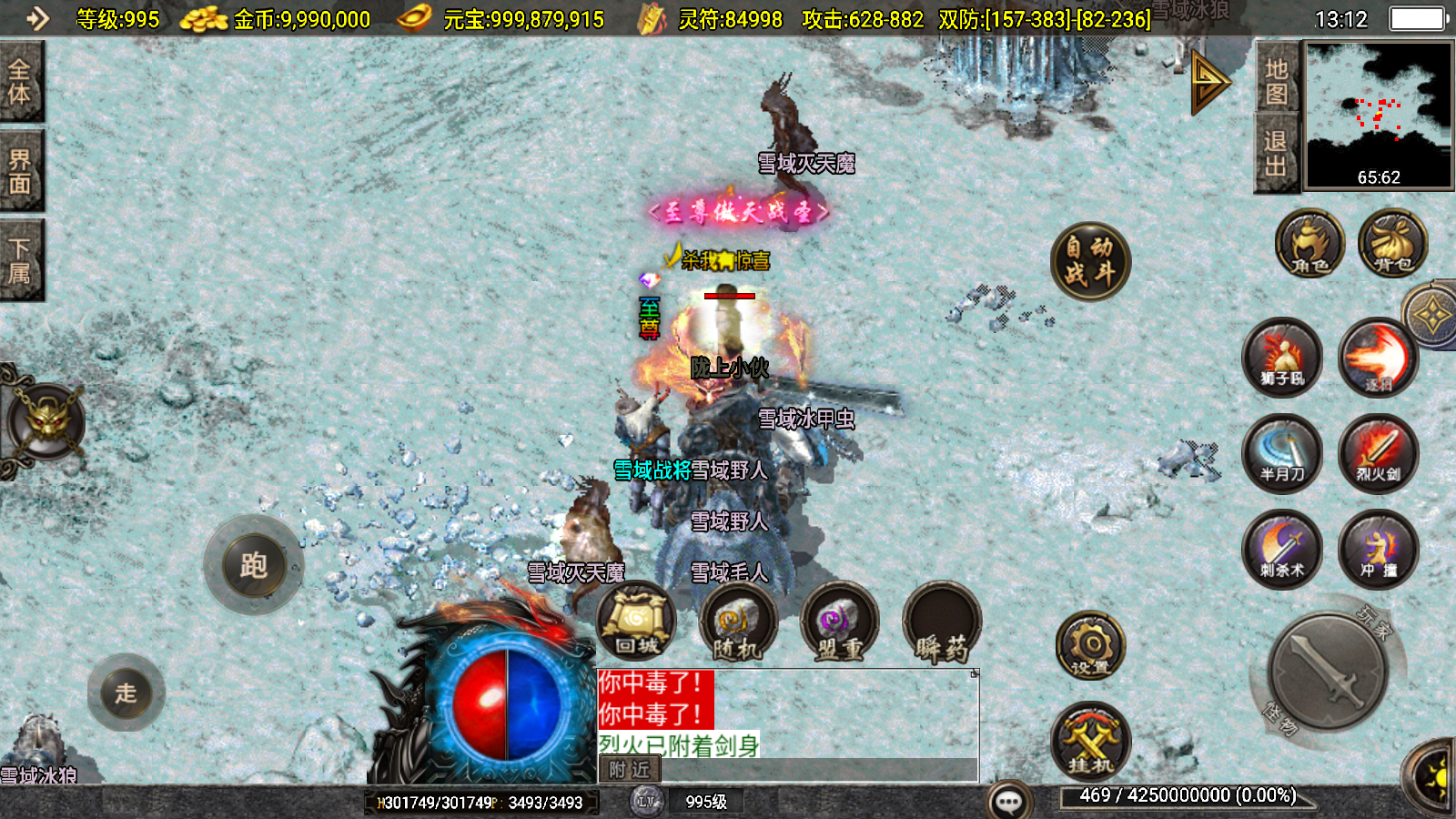Use the 盟重 teleport scroll
This screenshot has height=819, width=1456.
point(839,622)
